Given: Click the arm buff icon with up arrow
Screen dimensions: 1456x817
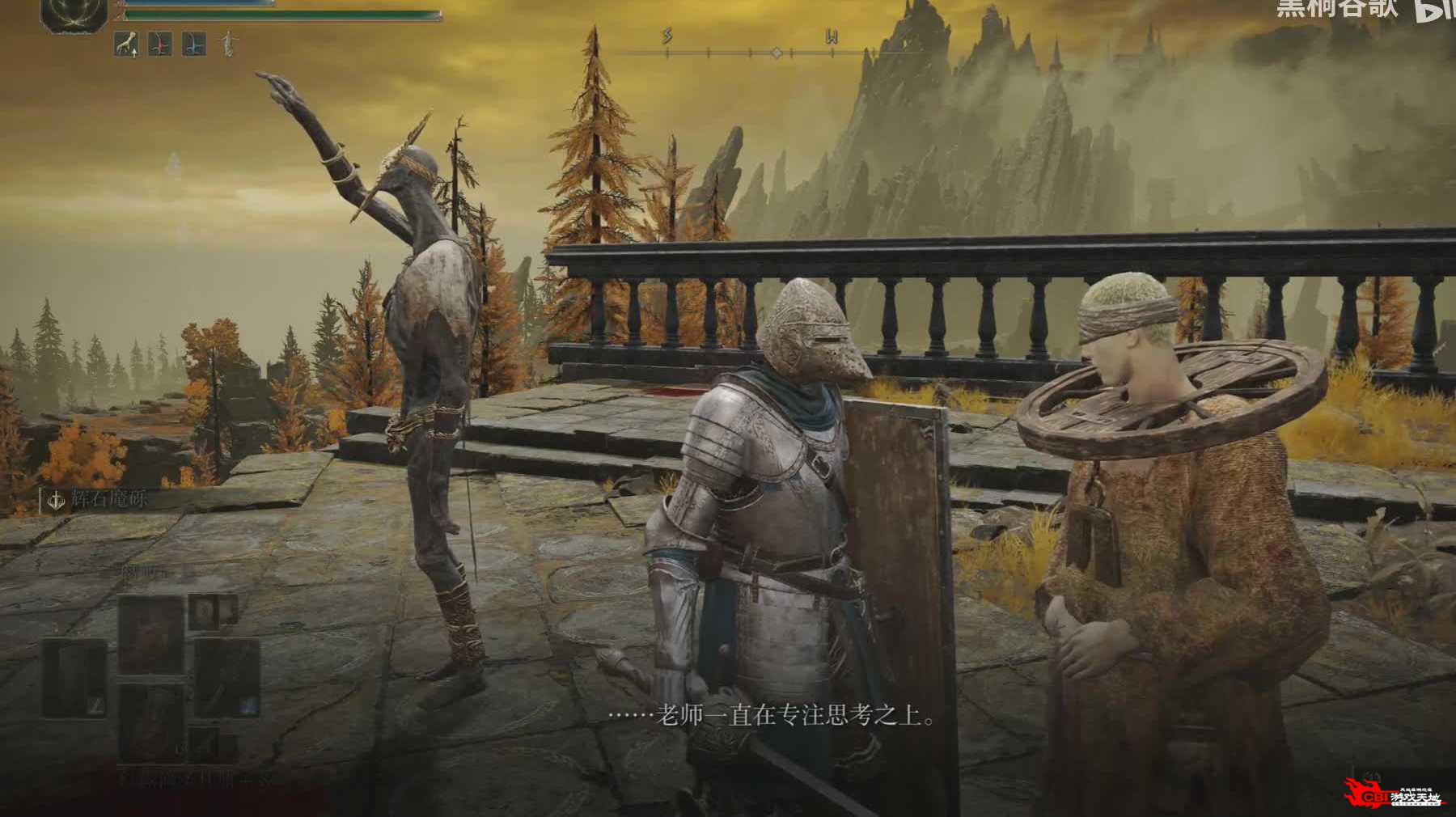Looking at the screenshot, I should coord(125,44).
